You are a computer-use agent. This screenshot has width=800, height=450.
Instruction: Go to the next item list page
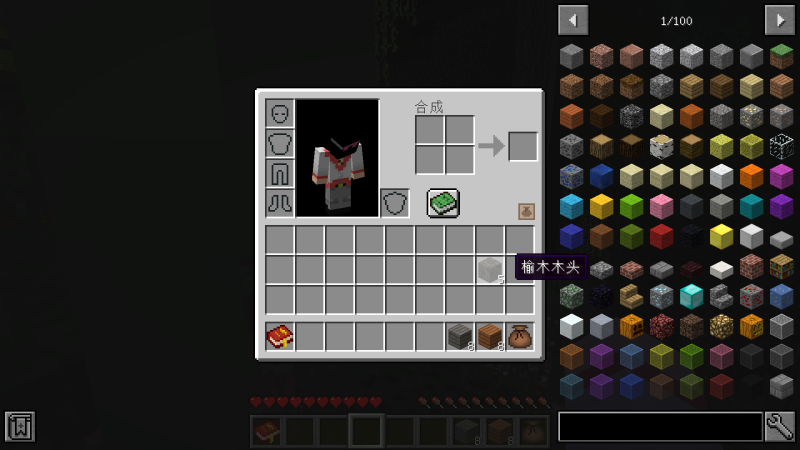779,20
